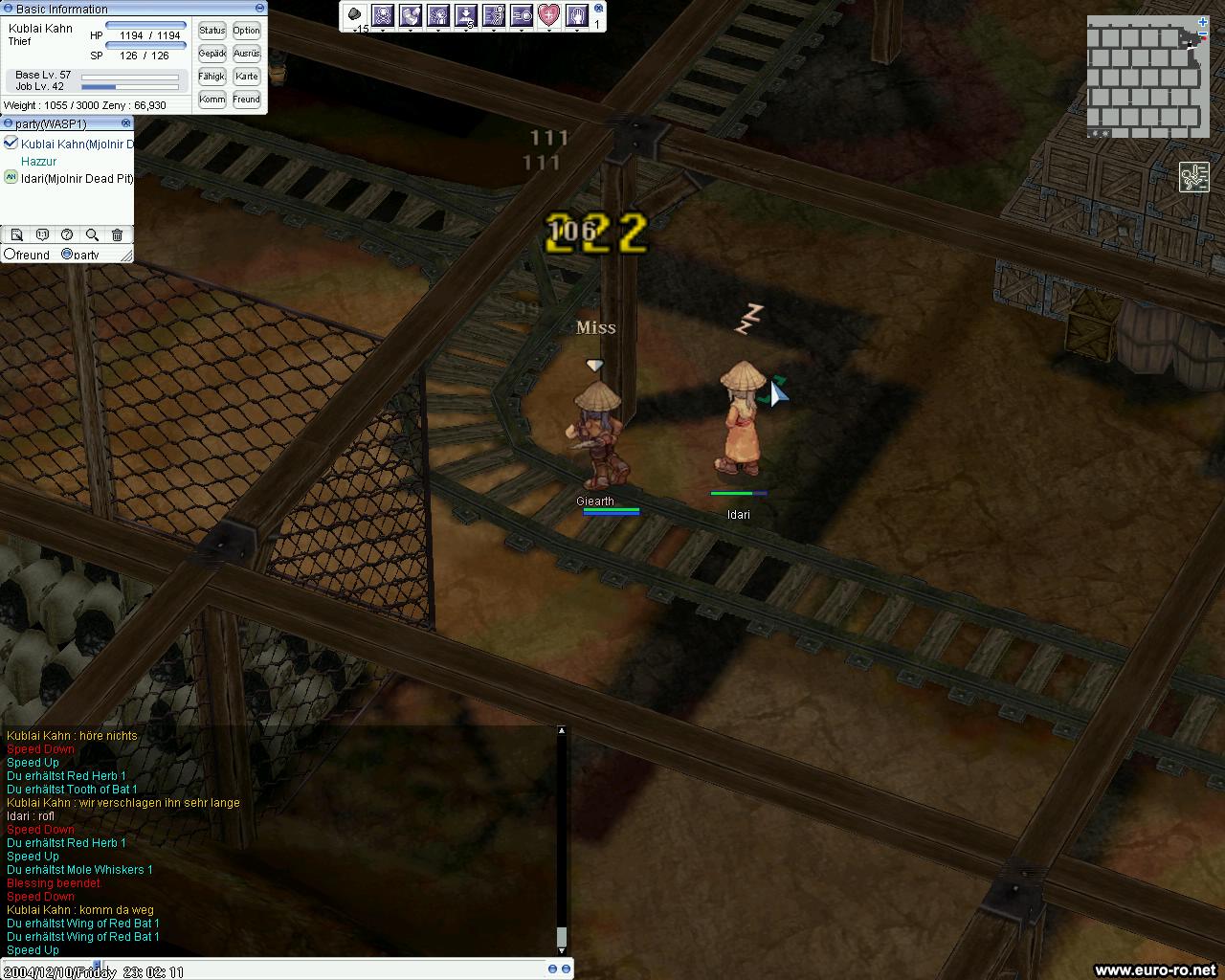Close the party window

pyautogui.click(x=125, y=123)
